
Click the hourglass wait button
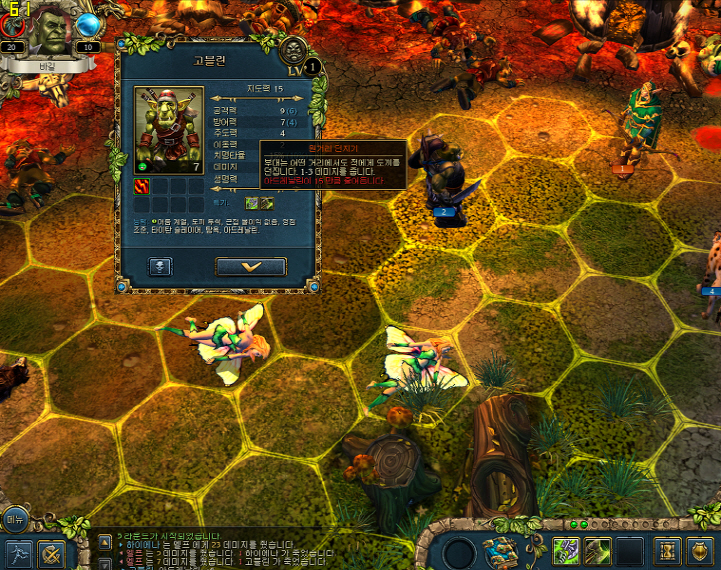(667, 550)
